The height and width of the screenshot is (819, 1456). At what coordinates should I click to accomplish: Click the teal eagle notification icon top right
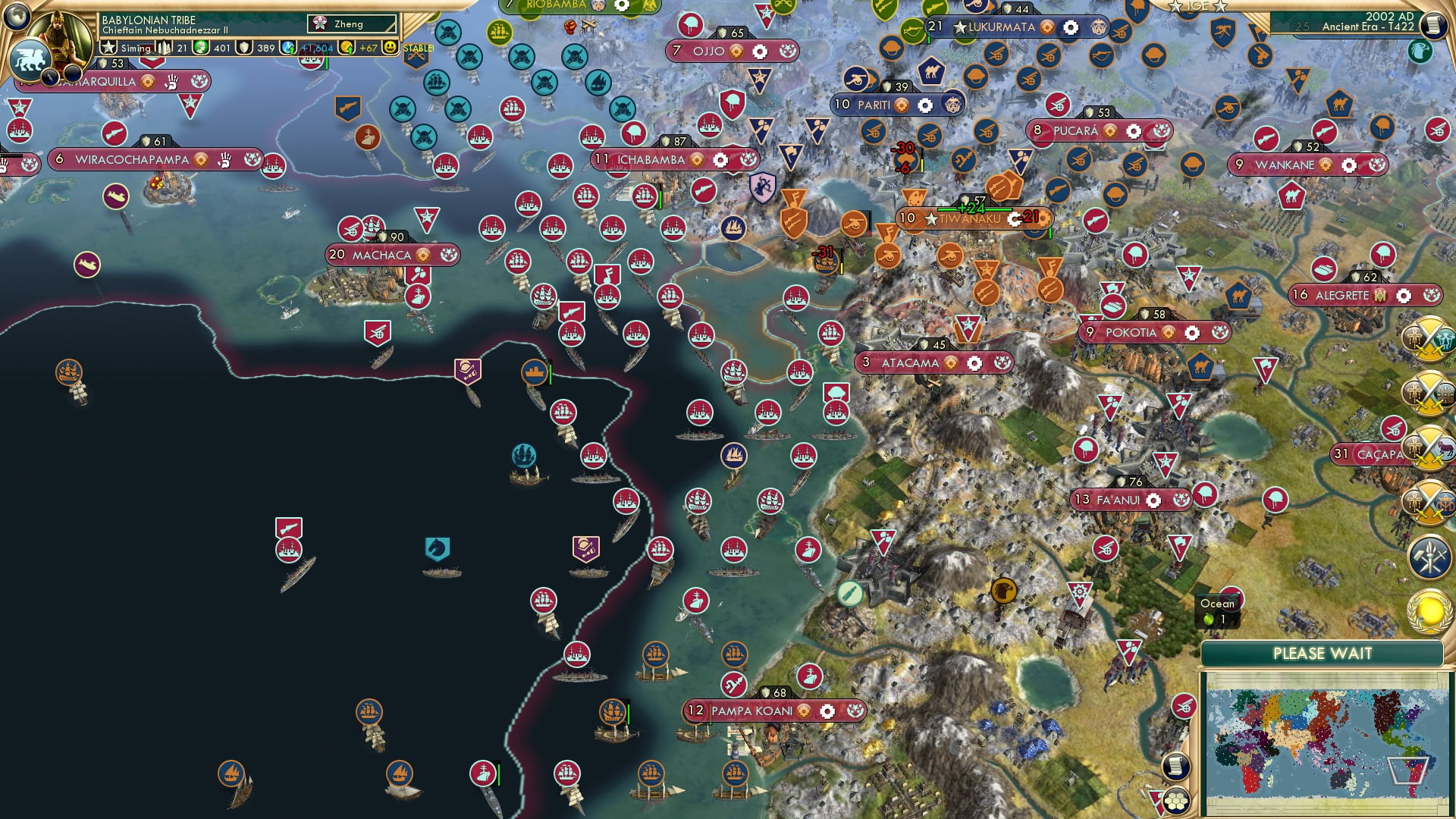point(1420,52)
